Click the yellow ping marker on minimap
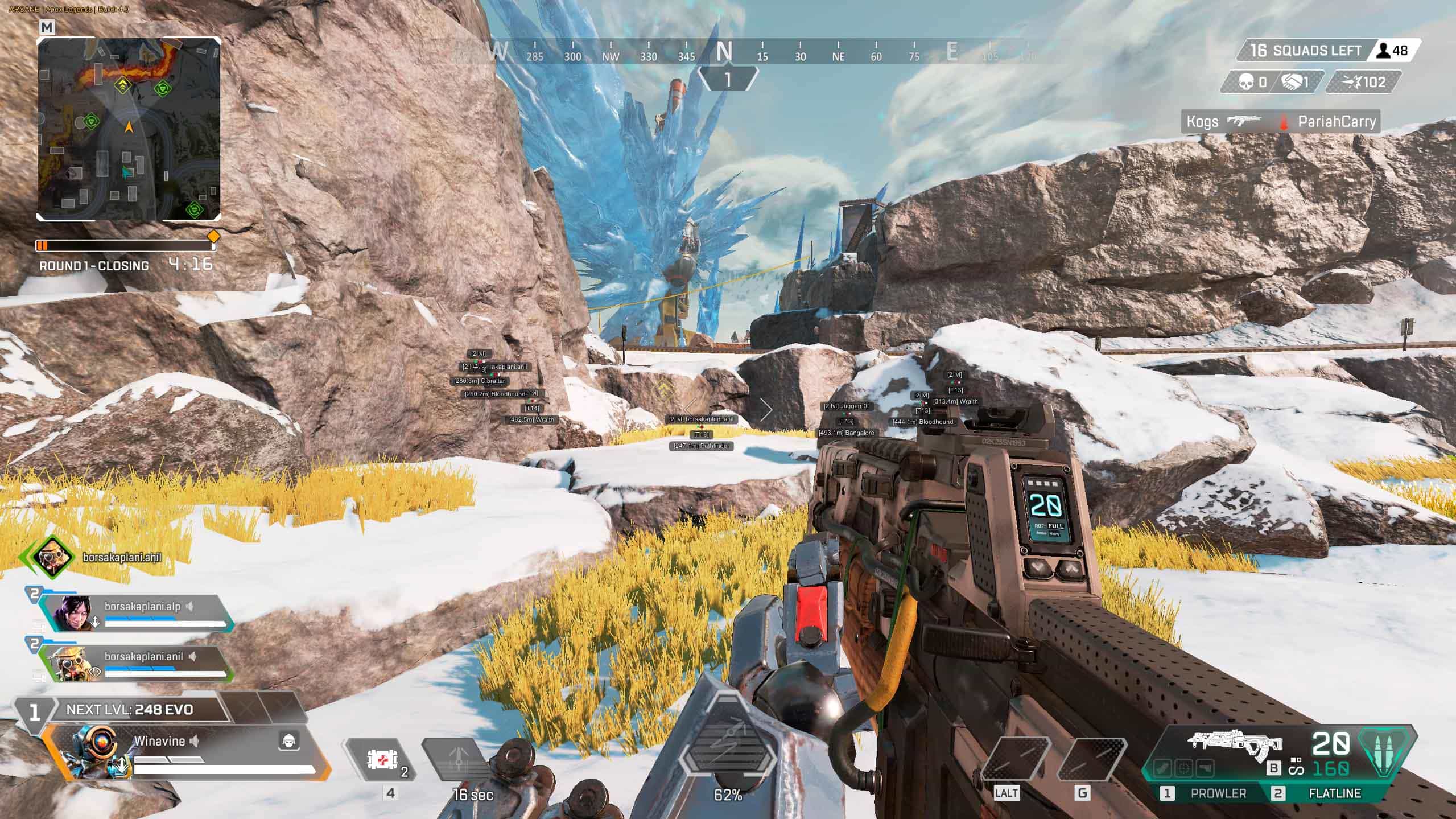This screenshot has height=819, width=1456. (122, 86)
